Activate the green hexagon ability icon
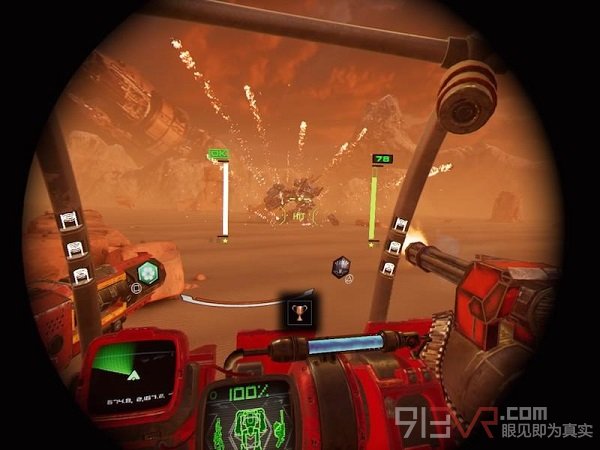The image size is (600, 450). [148, 272]
